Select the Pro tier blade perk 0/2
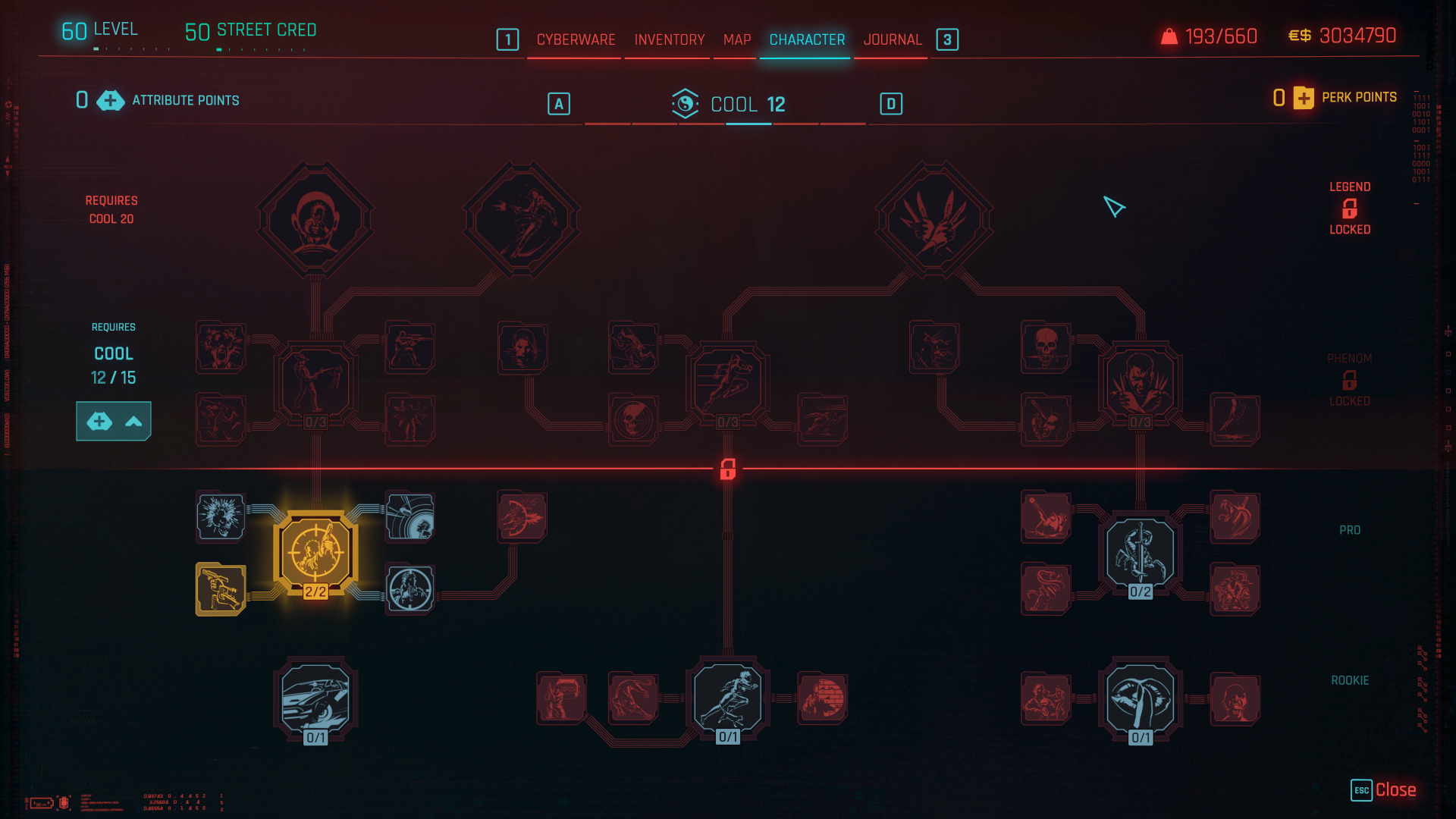 click(x=1140, y=553)
